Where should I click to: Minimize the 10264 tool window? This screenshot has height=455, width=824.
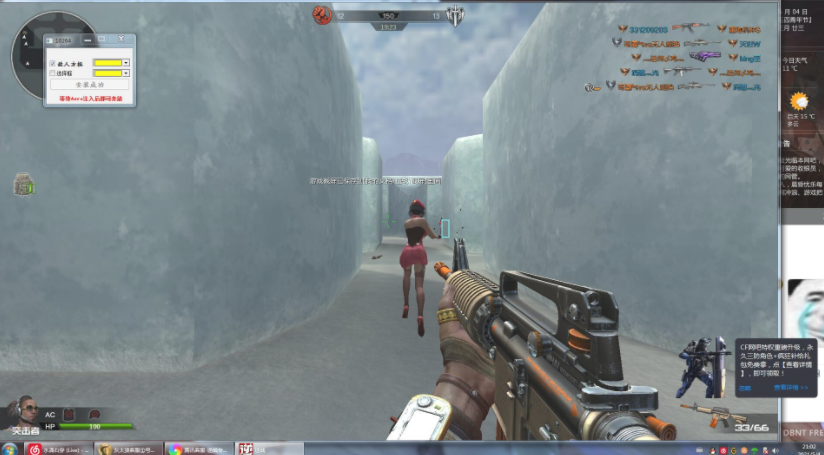pos(88,39)
